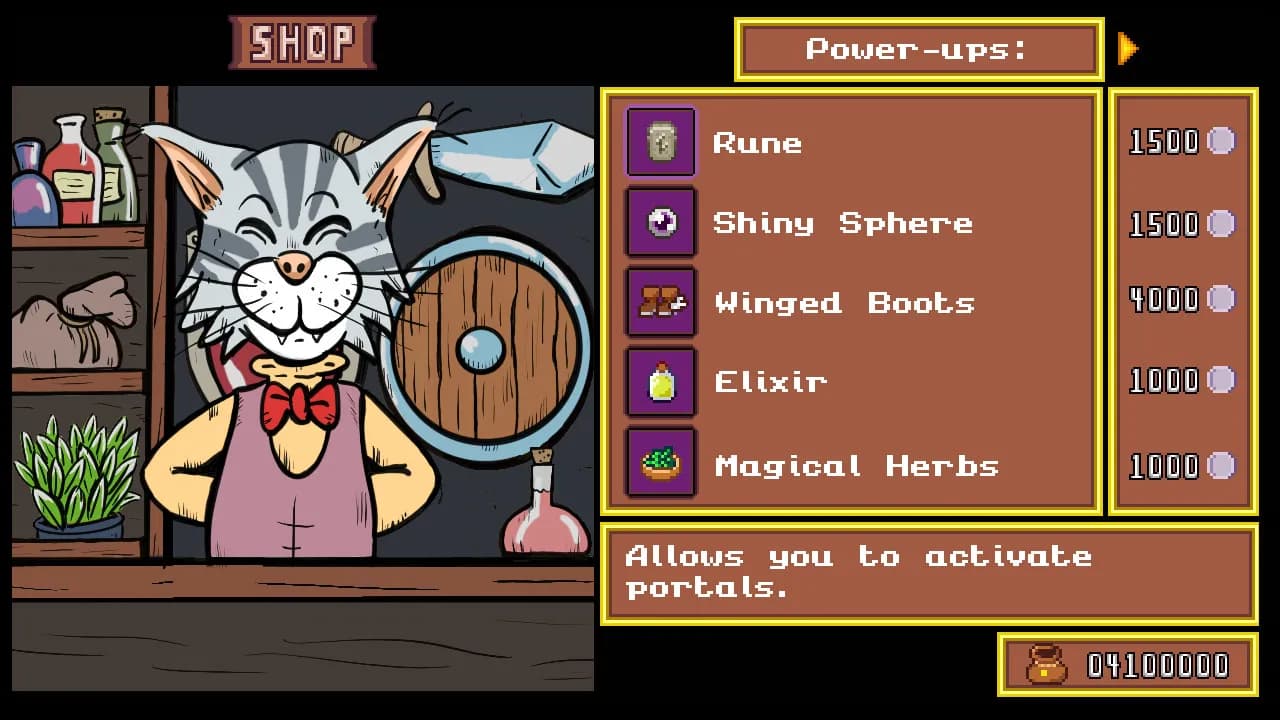
Task: Click the yellow Elixir bottle icon
Action: click(x=661, y=382)
